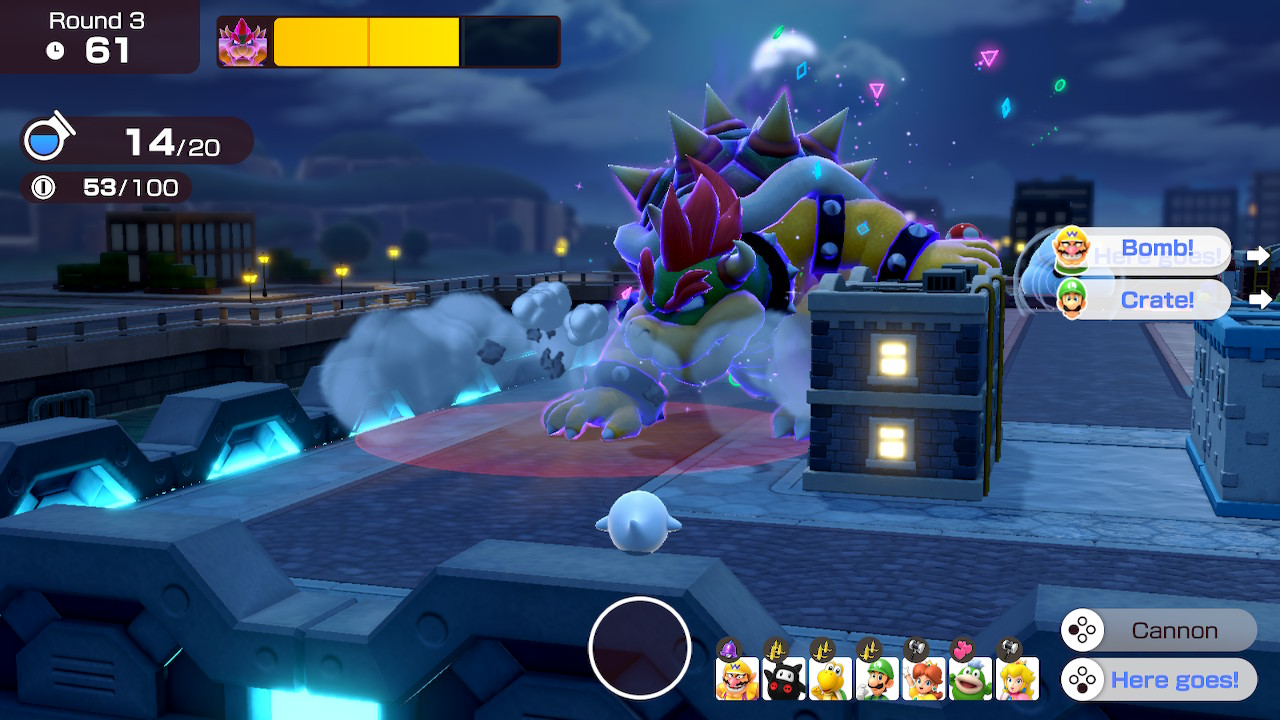Choose Daisy's player portrait

[x=923, y=677]
